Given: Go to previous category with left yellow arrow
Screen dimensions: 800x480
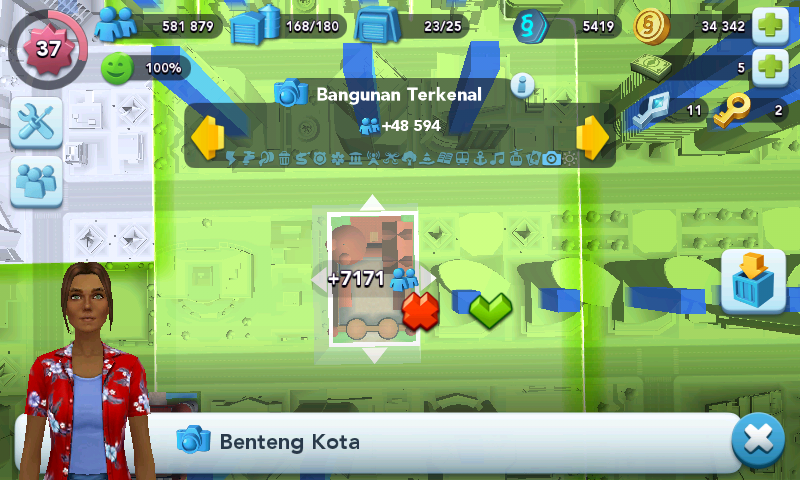Looking at the screenshot, I should 206,138.
